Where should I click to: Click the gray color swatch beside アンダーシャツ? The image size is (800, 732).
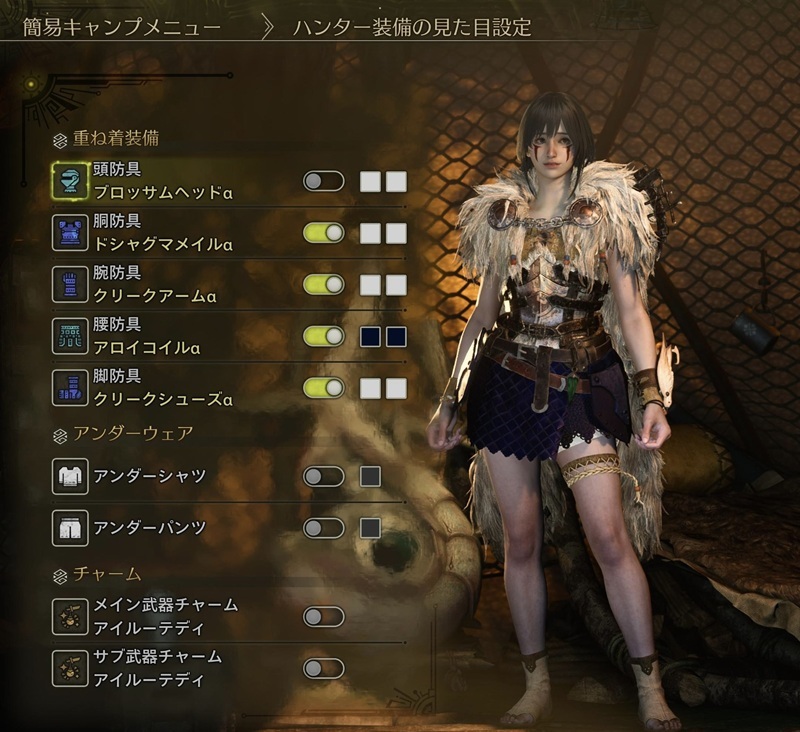tap(370, 476)
